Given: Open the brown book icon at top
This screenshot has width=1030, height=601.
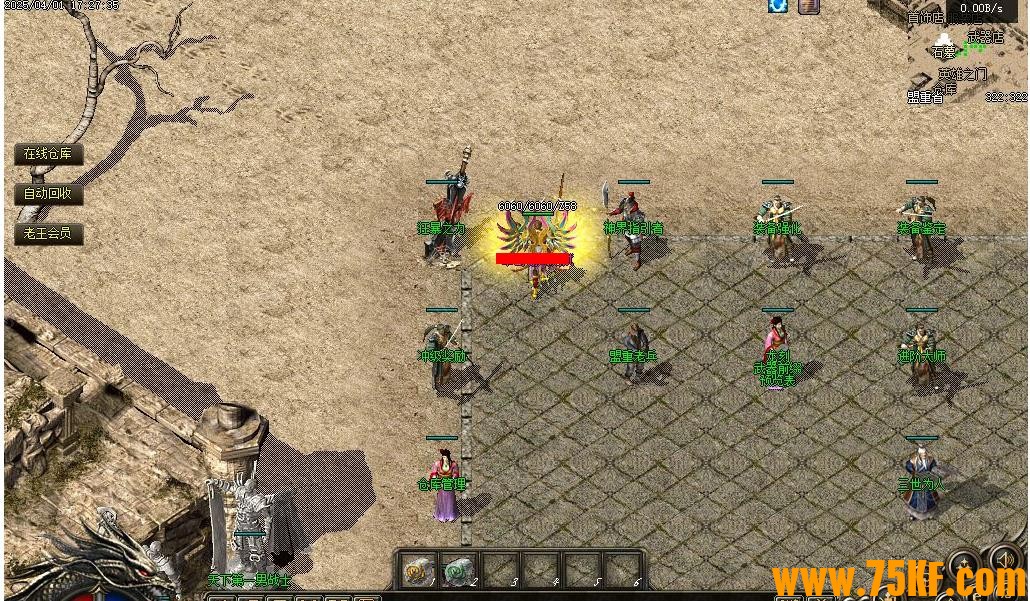Looking at the screenshot, I should 809,6.
